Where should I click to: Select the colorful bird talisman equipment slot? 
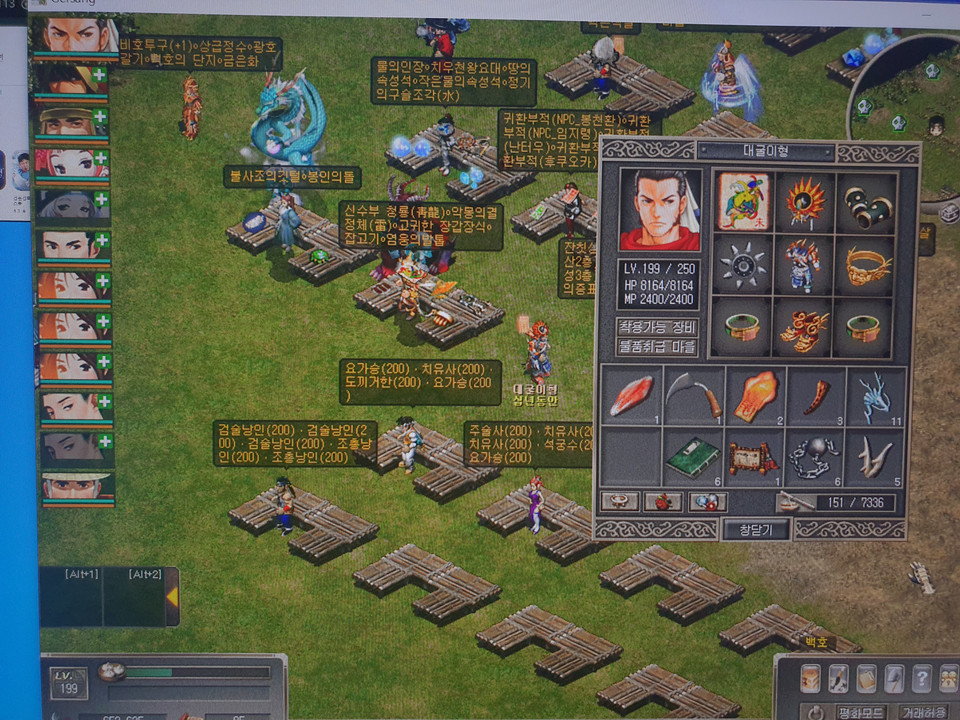742,200
